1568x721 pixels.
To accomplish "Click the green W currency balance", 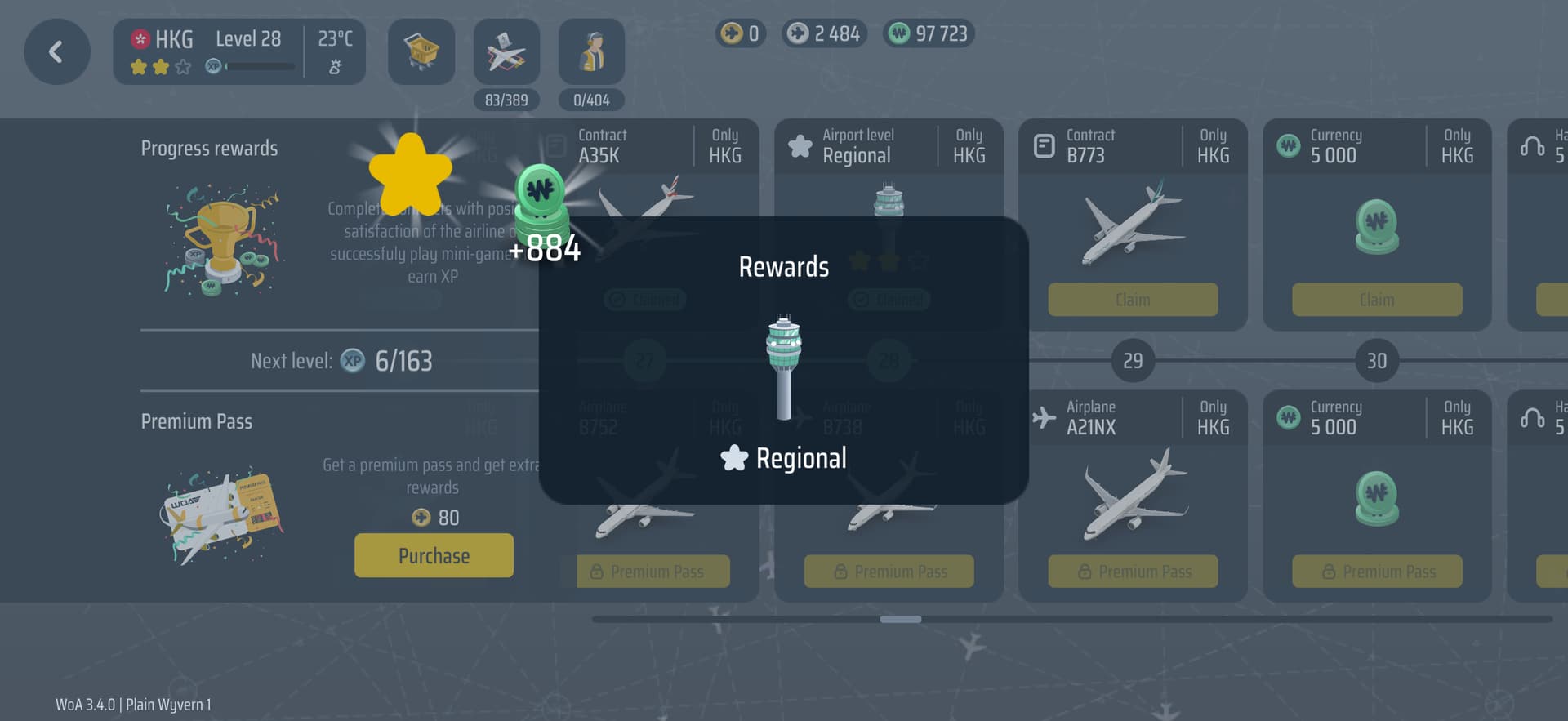I will click(x=929, y=33).
